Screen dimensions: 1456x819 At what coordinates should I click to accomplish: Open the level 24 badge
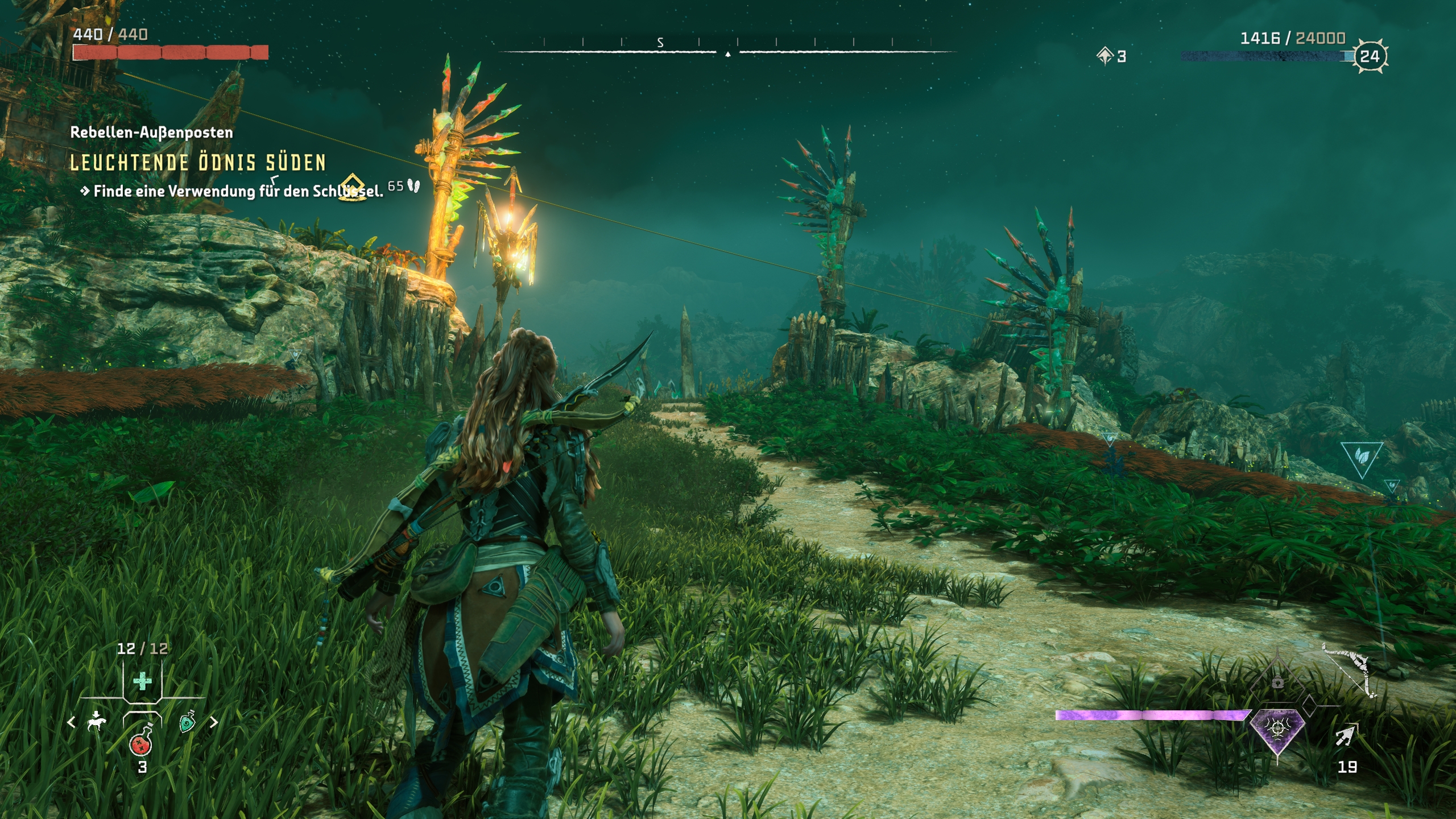pyautogui.click(x=1370, y=56)
